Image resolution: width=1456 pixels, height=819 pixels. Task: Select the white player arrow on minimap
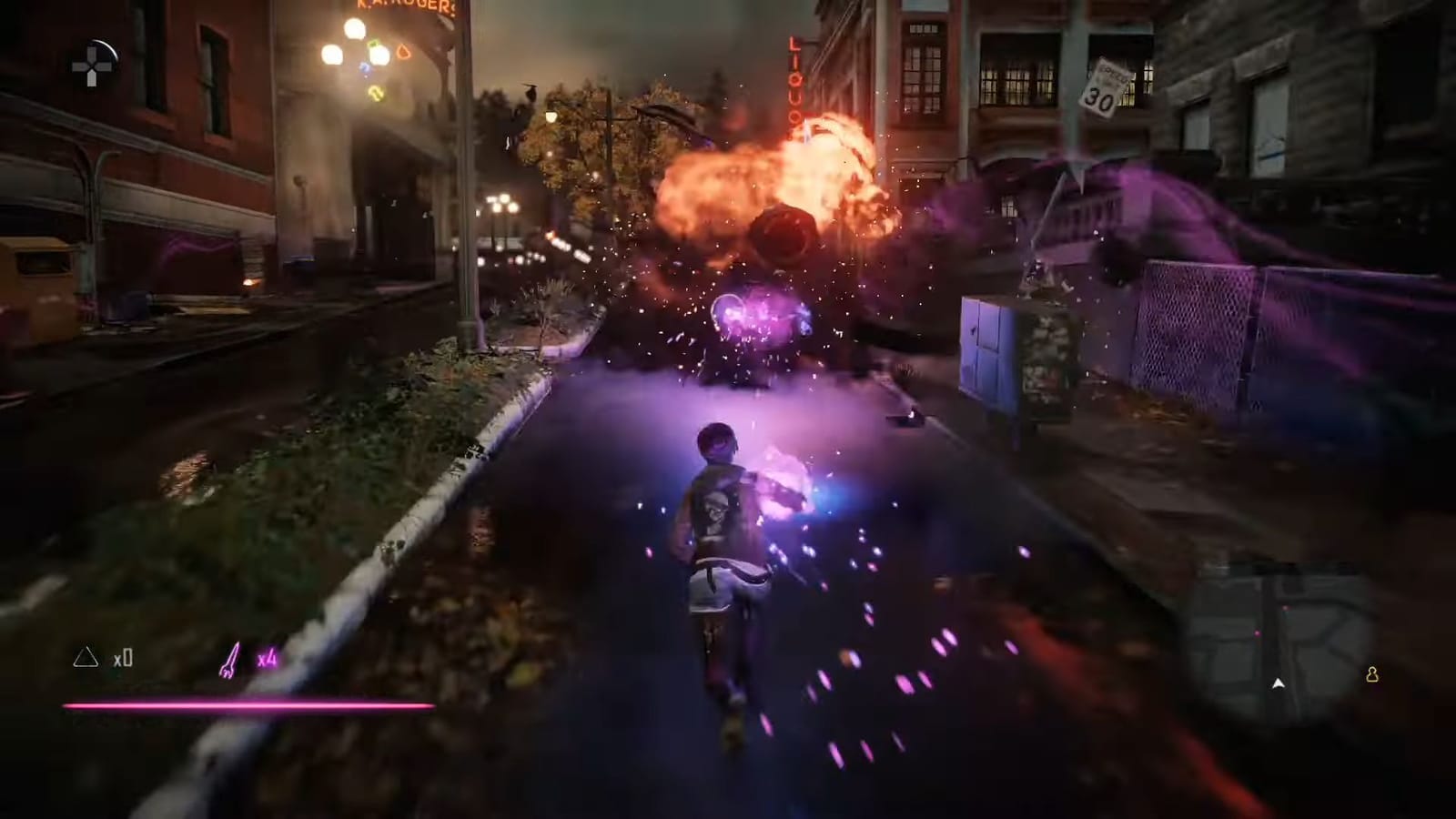[x=1278, y=683]
